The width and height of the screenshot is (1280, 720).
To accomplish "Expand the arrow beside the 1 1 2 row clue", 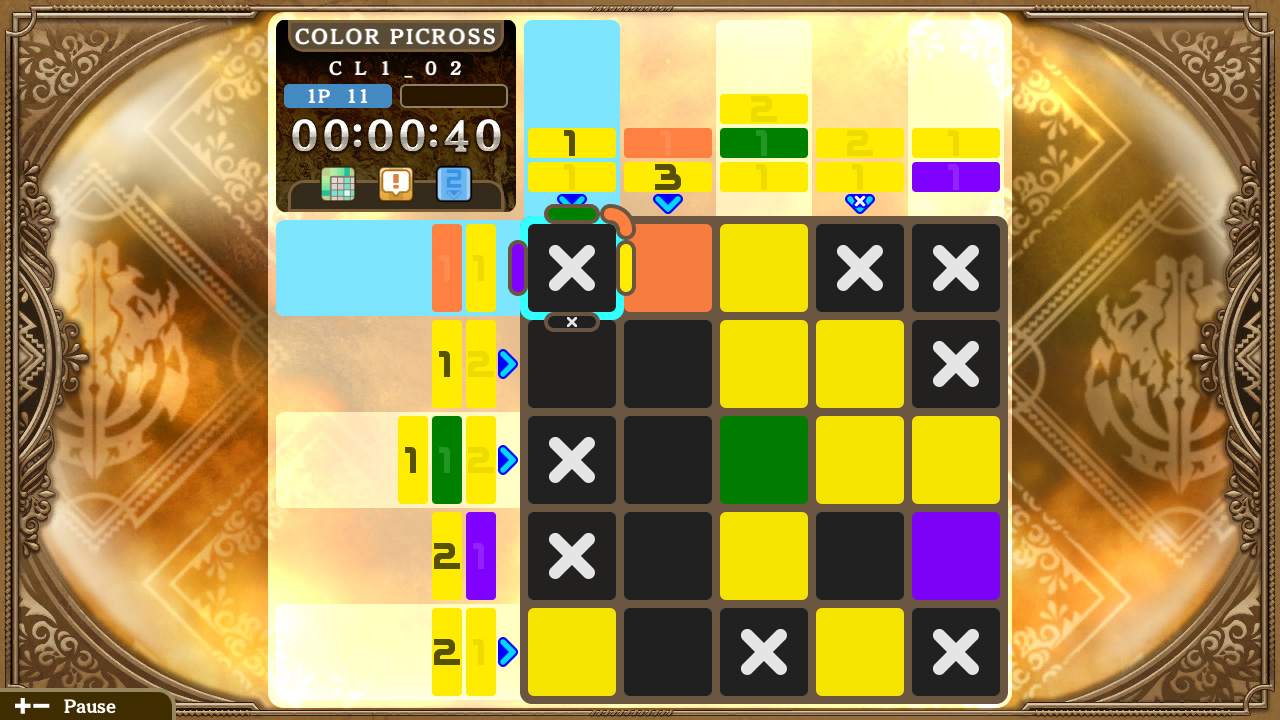I will [507, 460].
